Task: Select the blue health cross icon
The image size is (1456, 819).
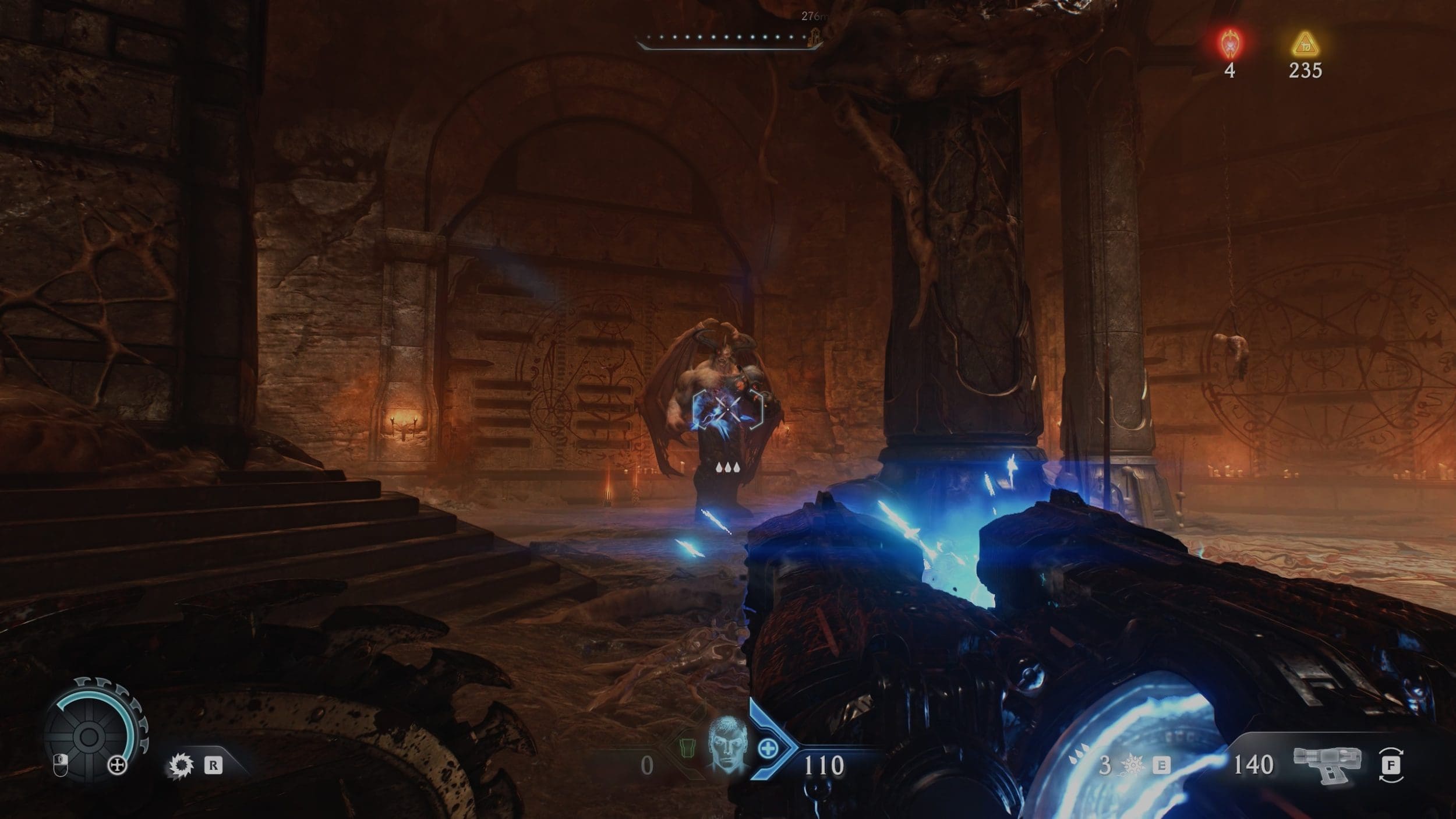Action: (768, 749)
